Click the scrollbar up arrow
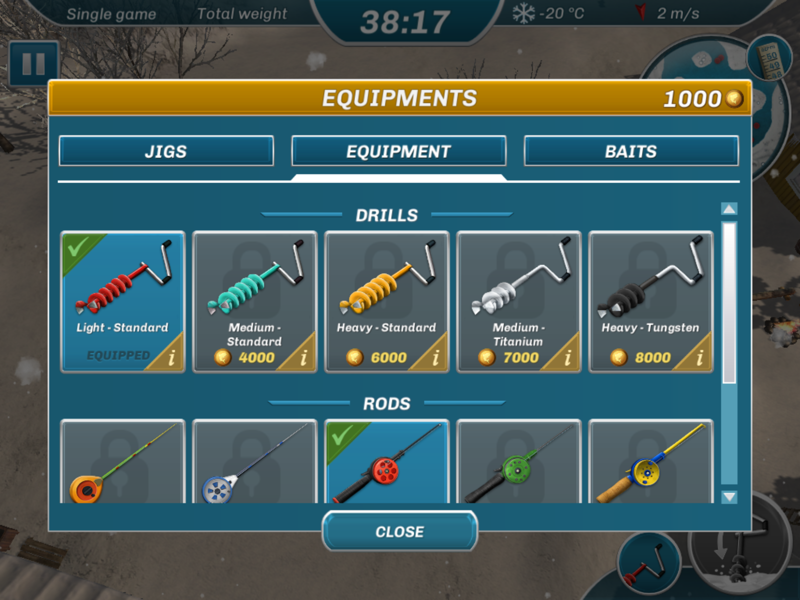 (x=729, y=209)
